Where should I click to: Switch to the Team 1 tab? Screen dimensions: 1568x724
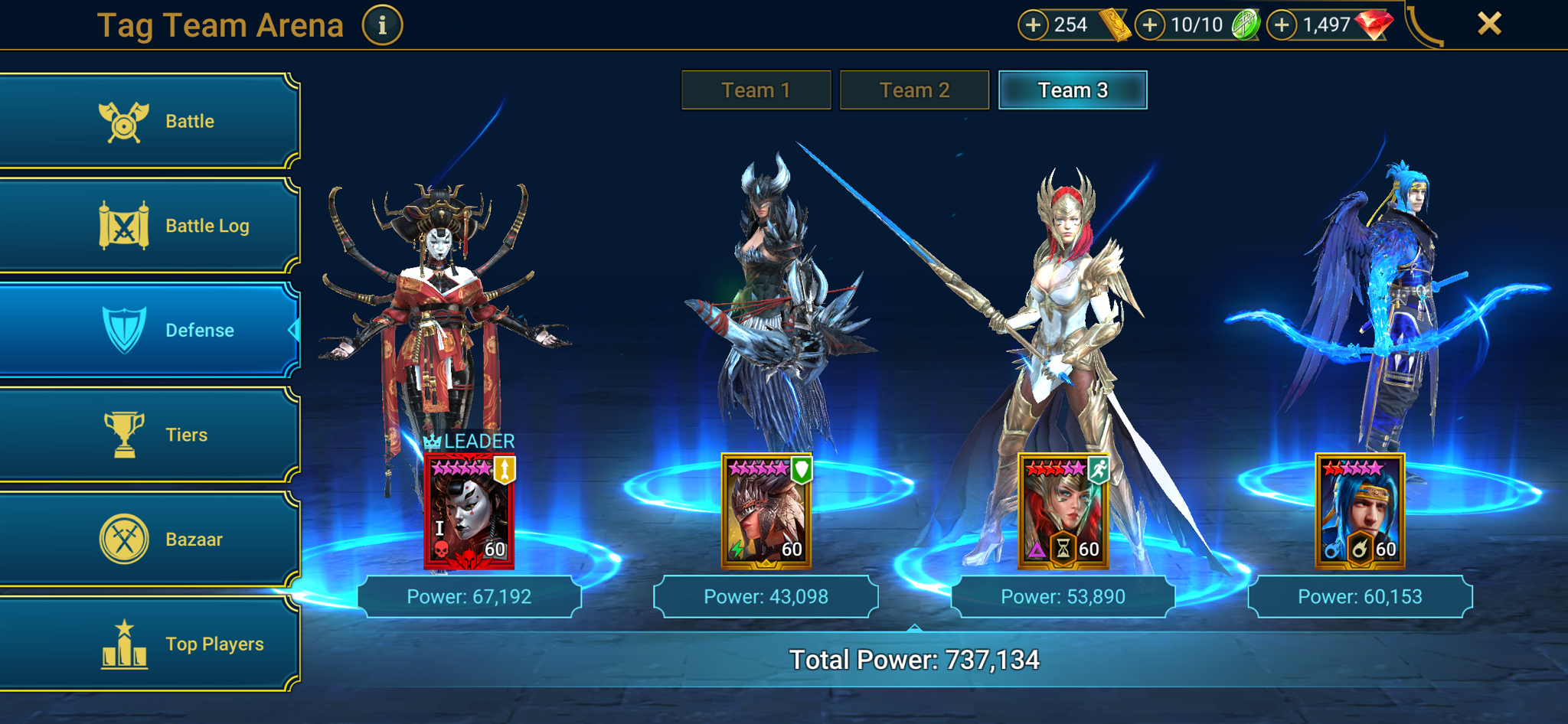point(755,90)
